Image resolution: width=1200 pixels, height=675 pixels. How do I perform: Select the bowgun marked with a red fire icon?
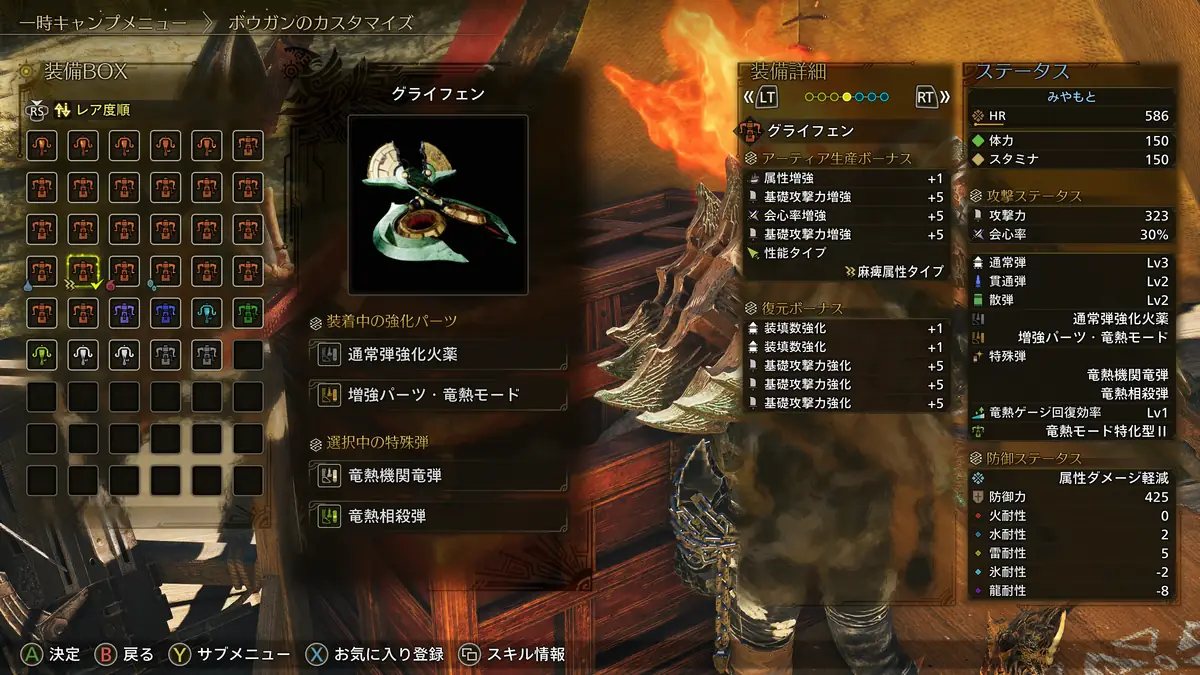pyautogui.click(x=124, y=270)
